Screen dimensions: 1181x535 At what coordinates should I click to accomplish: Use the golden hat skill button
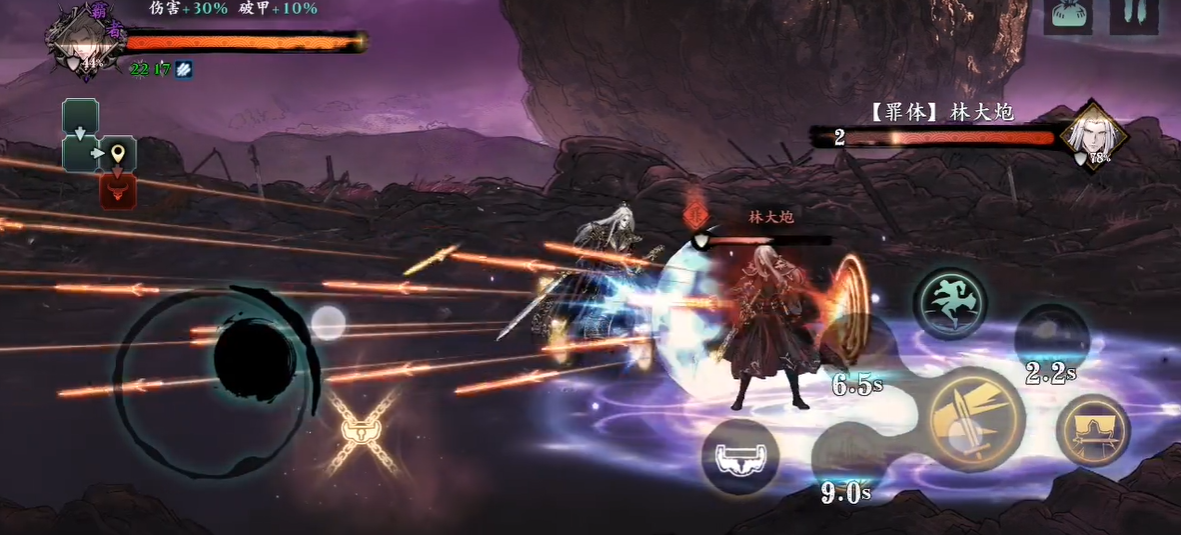click(1093, 431)
